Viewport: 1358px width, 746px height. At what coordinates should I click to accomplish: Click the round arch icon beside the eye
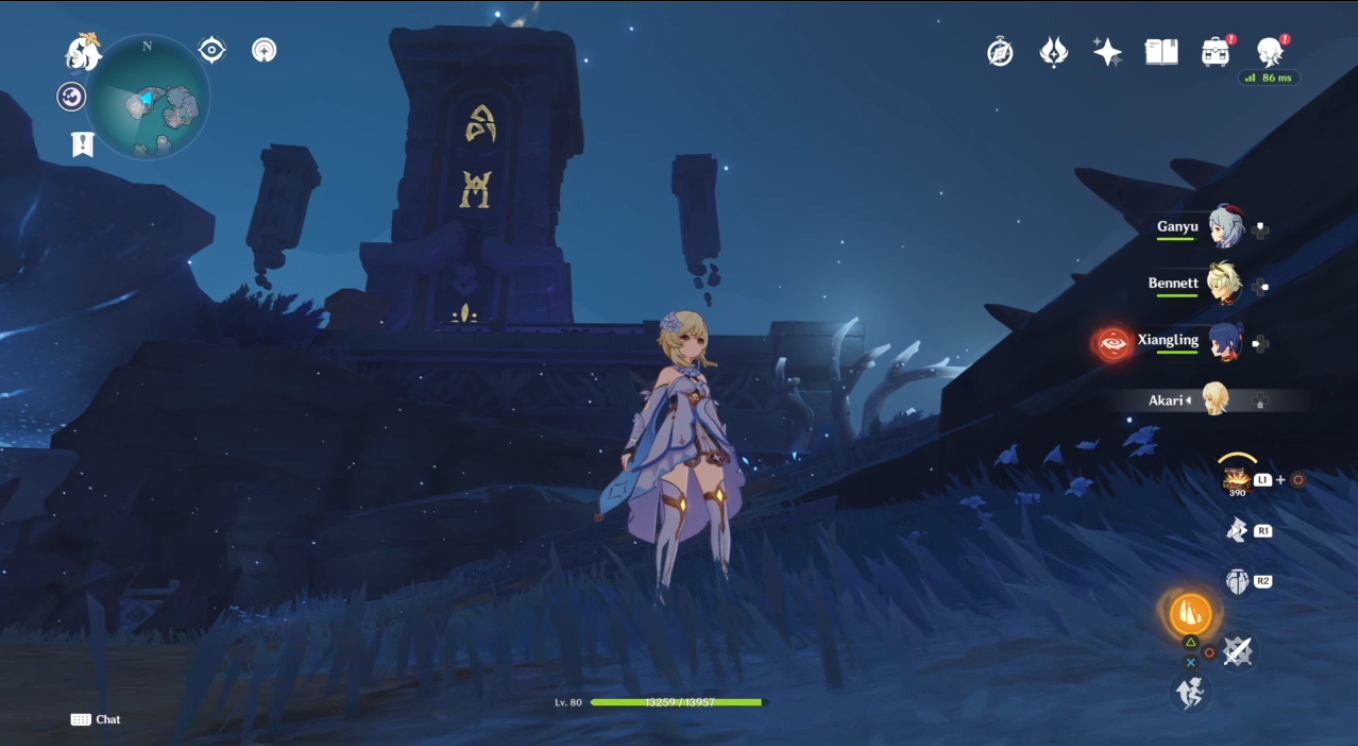(x=264, y=50)
